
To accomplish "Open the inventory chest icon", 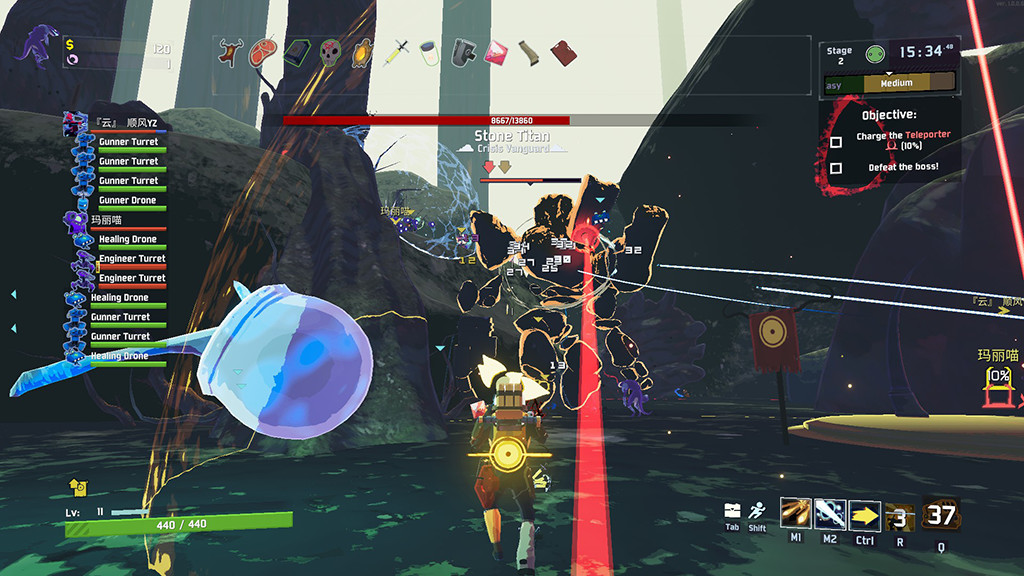I will tap(732, 511).
